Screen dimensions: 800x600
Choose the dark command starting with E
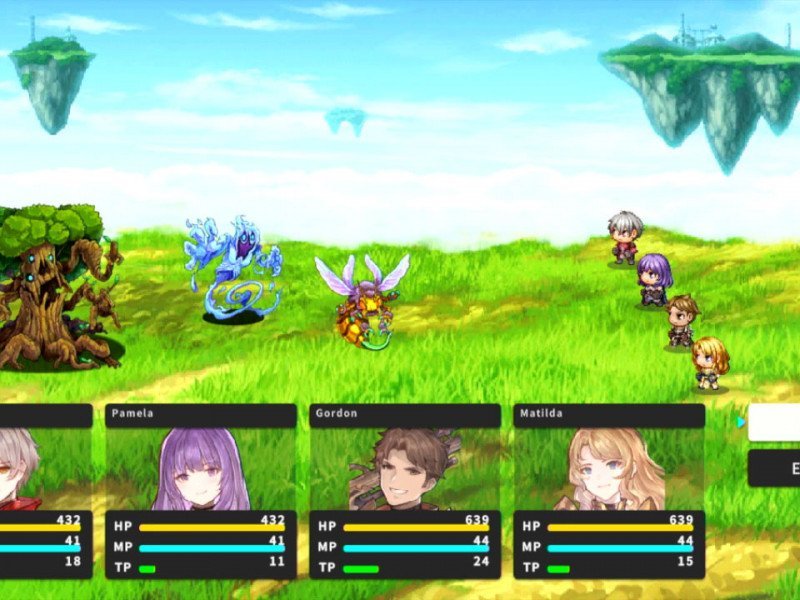point(776,468)
